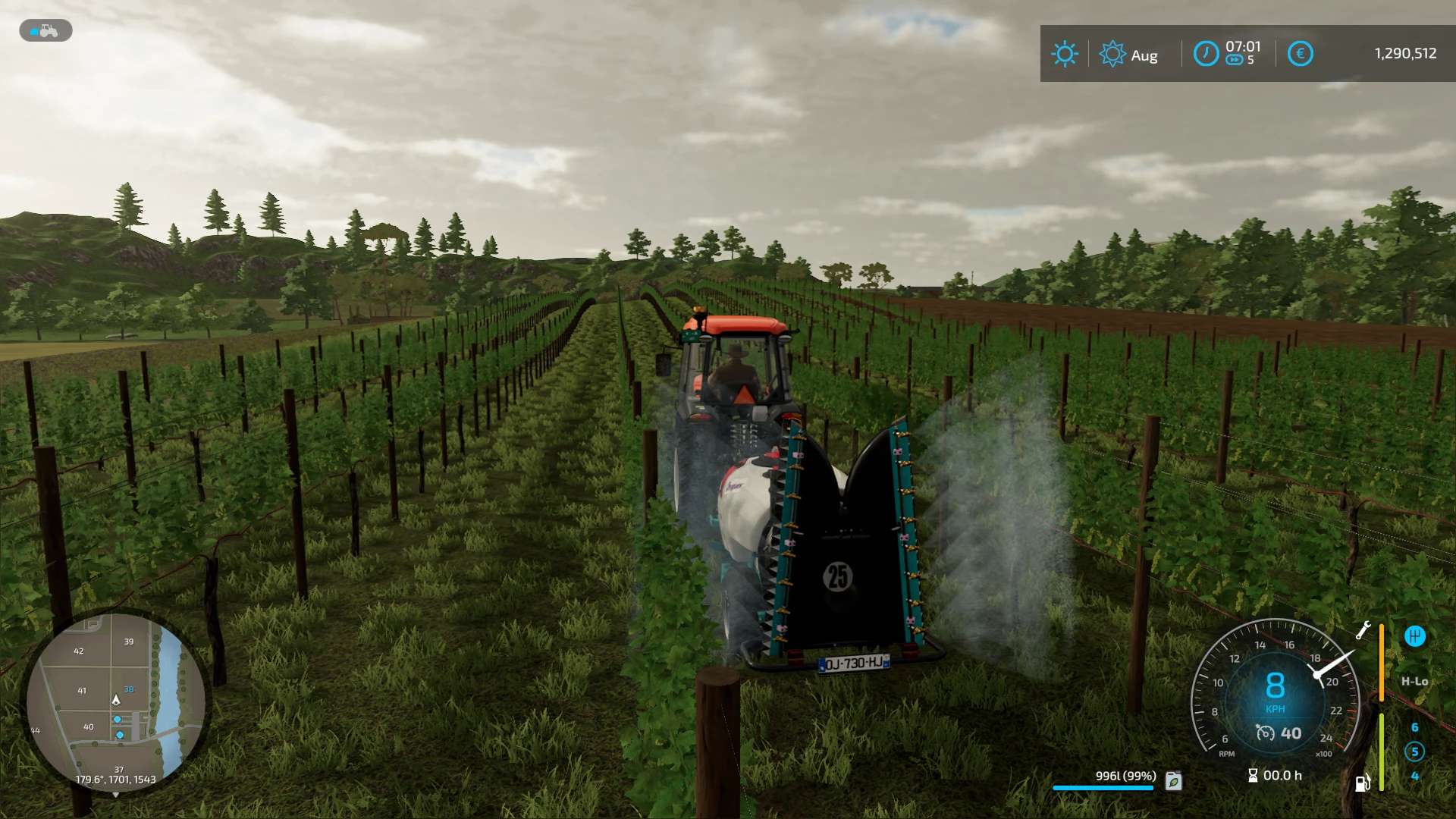Click the herbicide tank fill icon
This screenshot has height=819, width=1456.
(x=1173, y=780)
